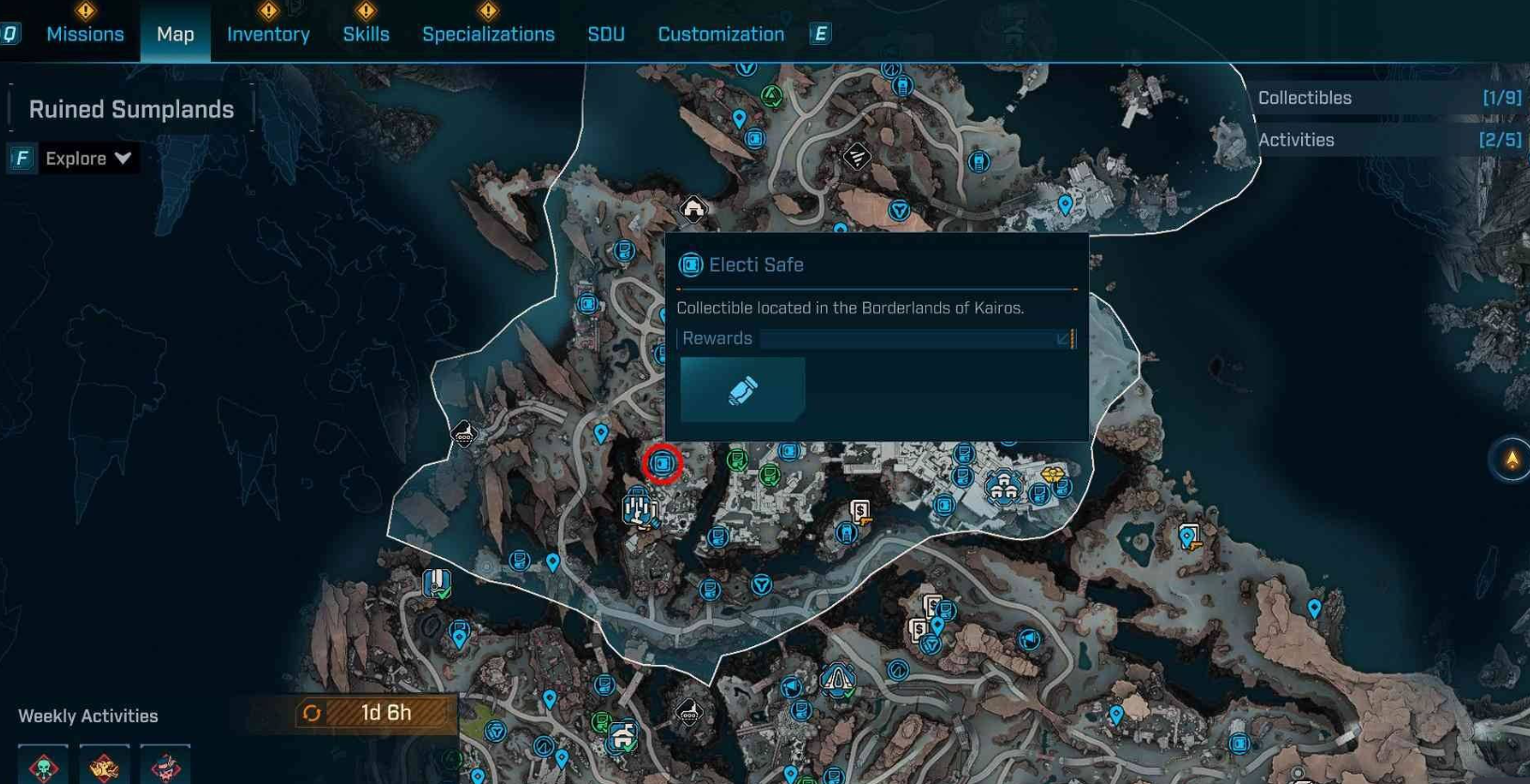Switch to the Inventory tab
The width and height of the screenshot is (1530, 784).
(x=268, y=35)
